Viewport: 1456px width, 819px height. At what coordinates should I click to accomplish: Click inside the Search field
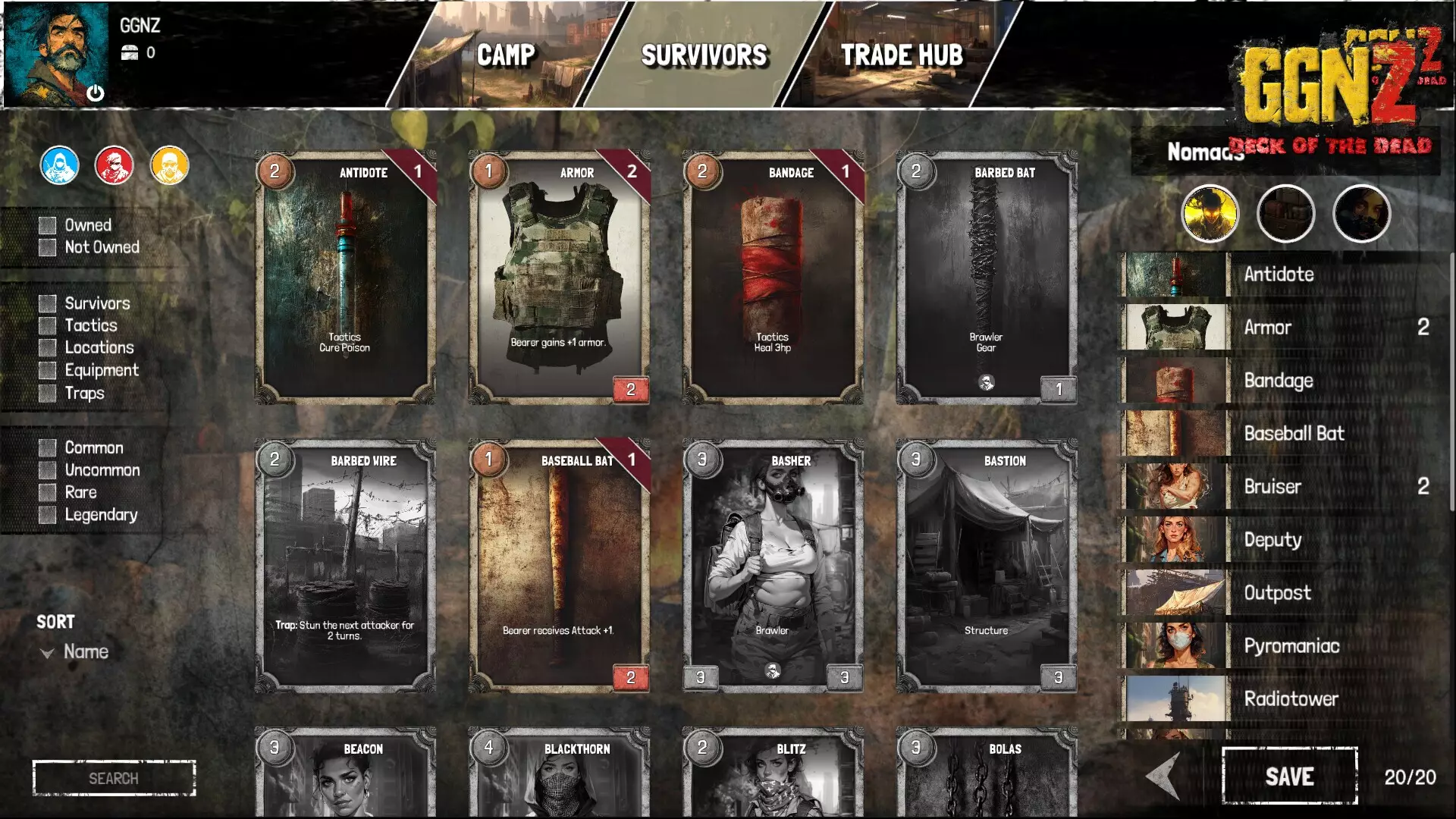[114, 777]
